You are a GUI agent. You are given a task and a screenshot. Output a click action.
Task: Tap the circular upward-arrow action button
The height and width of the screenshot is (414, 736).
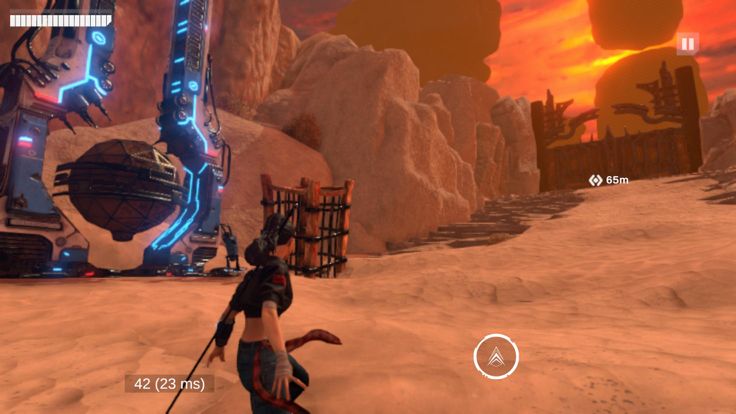click(495, 356)
